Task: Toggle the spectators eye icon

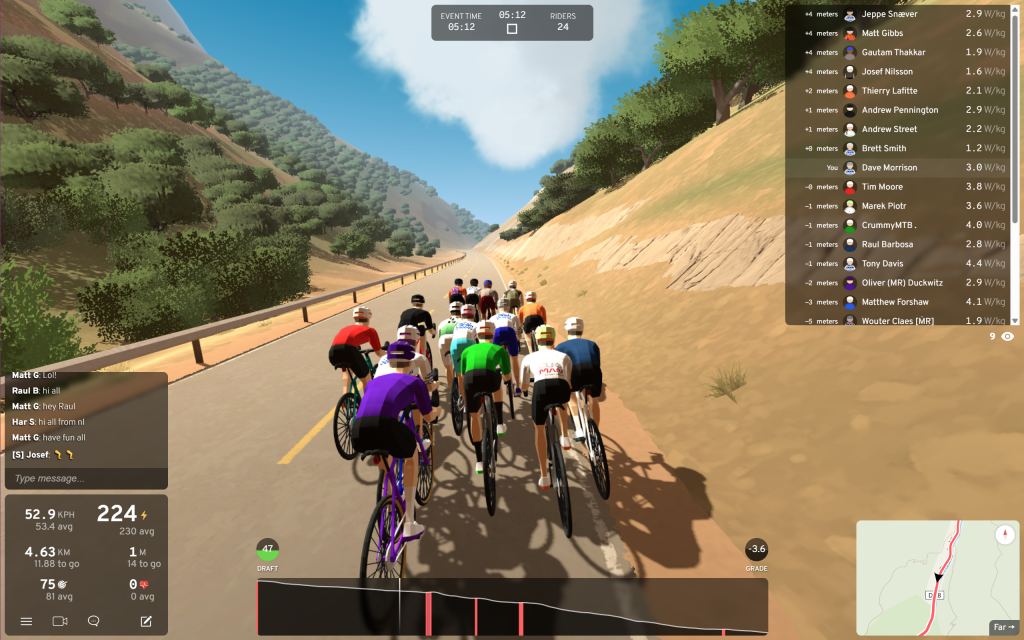Action: pyautogui.click(x=1007, y=337)
